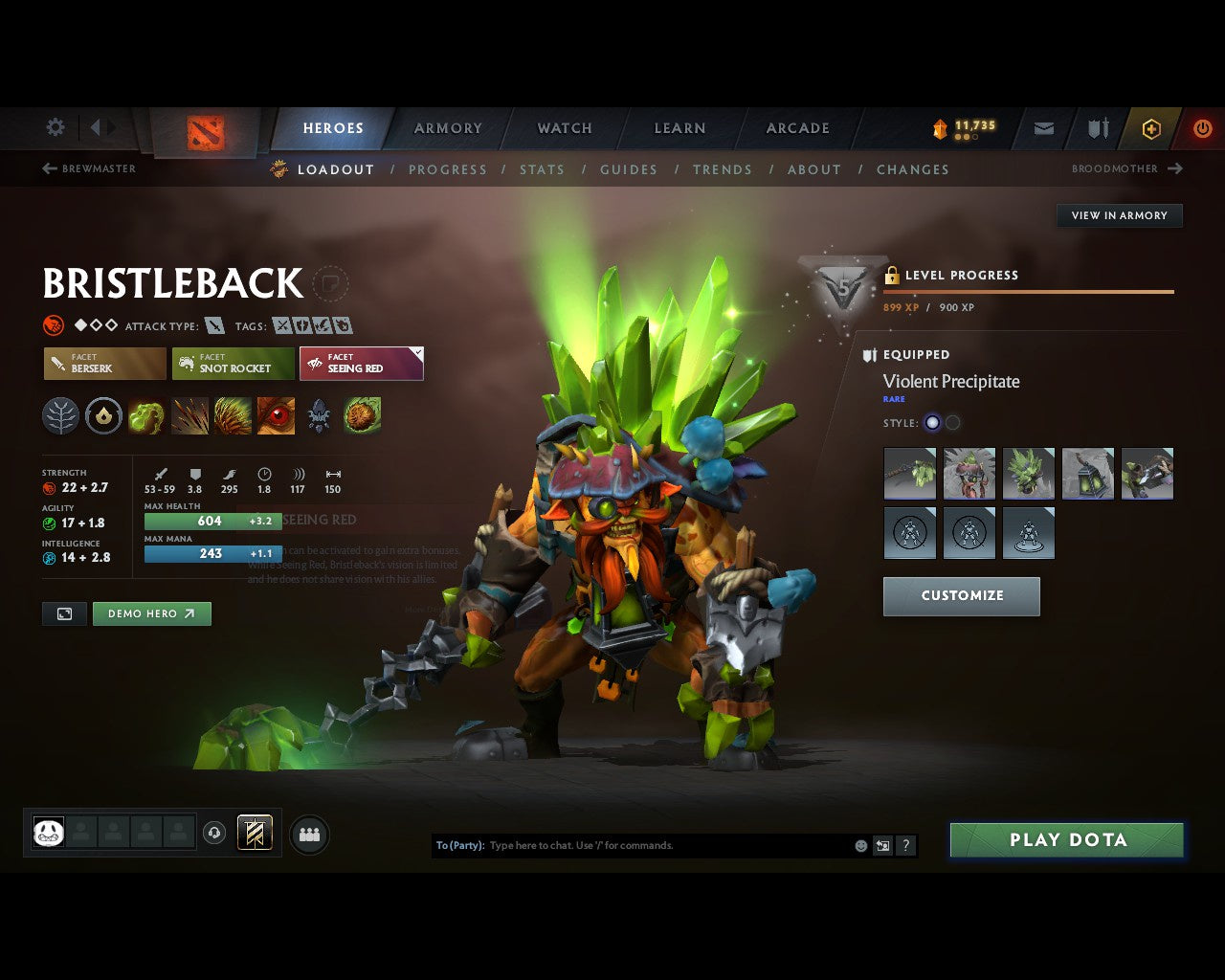Click the CUSTOMIZE button

pyautogui.click(x=961, y=595)
